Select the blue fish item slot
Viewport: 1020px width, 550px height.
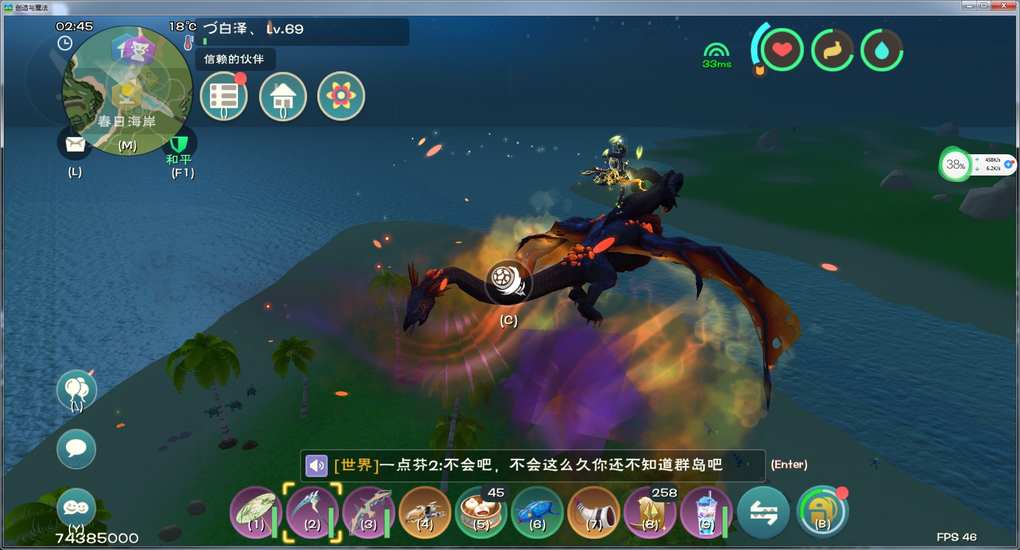[537, 512]
